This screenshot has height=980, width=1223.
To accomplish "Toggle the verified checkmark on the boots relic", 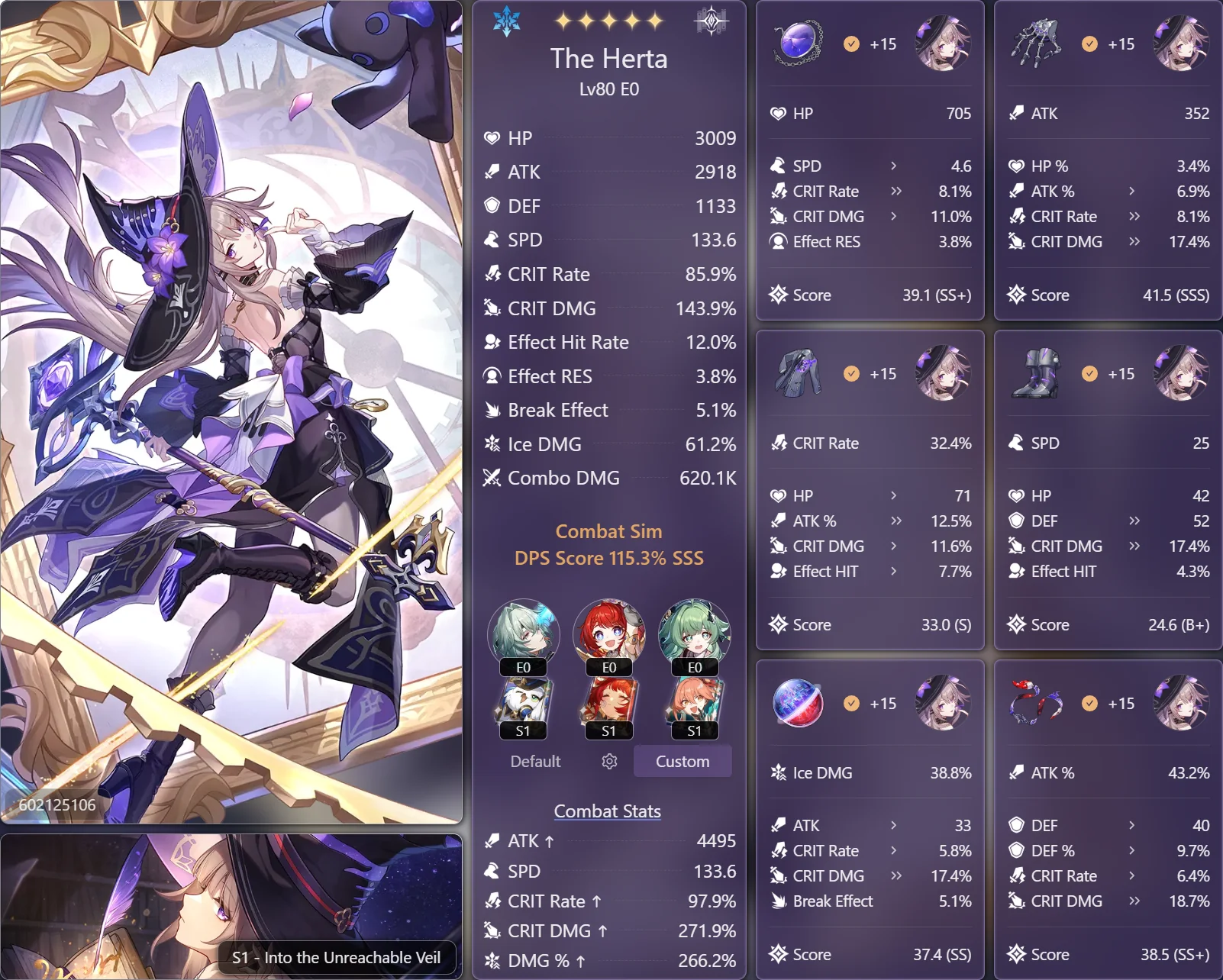I will pyautogui.click(x=1089, y=374).
